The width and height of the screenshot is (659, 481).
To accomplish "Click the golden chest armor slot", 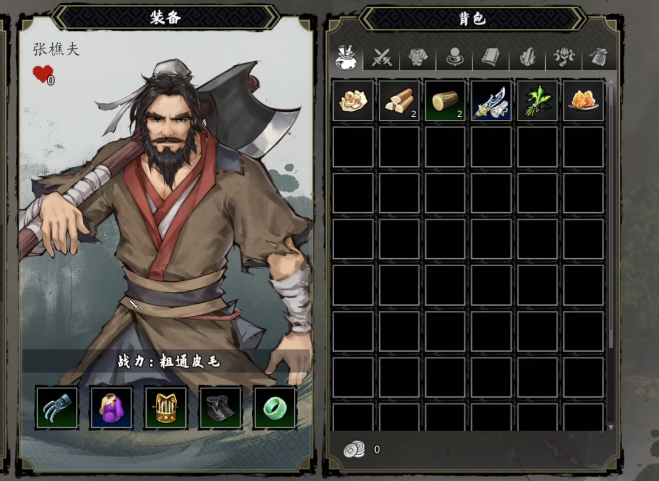I will coord(165,407).
